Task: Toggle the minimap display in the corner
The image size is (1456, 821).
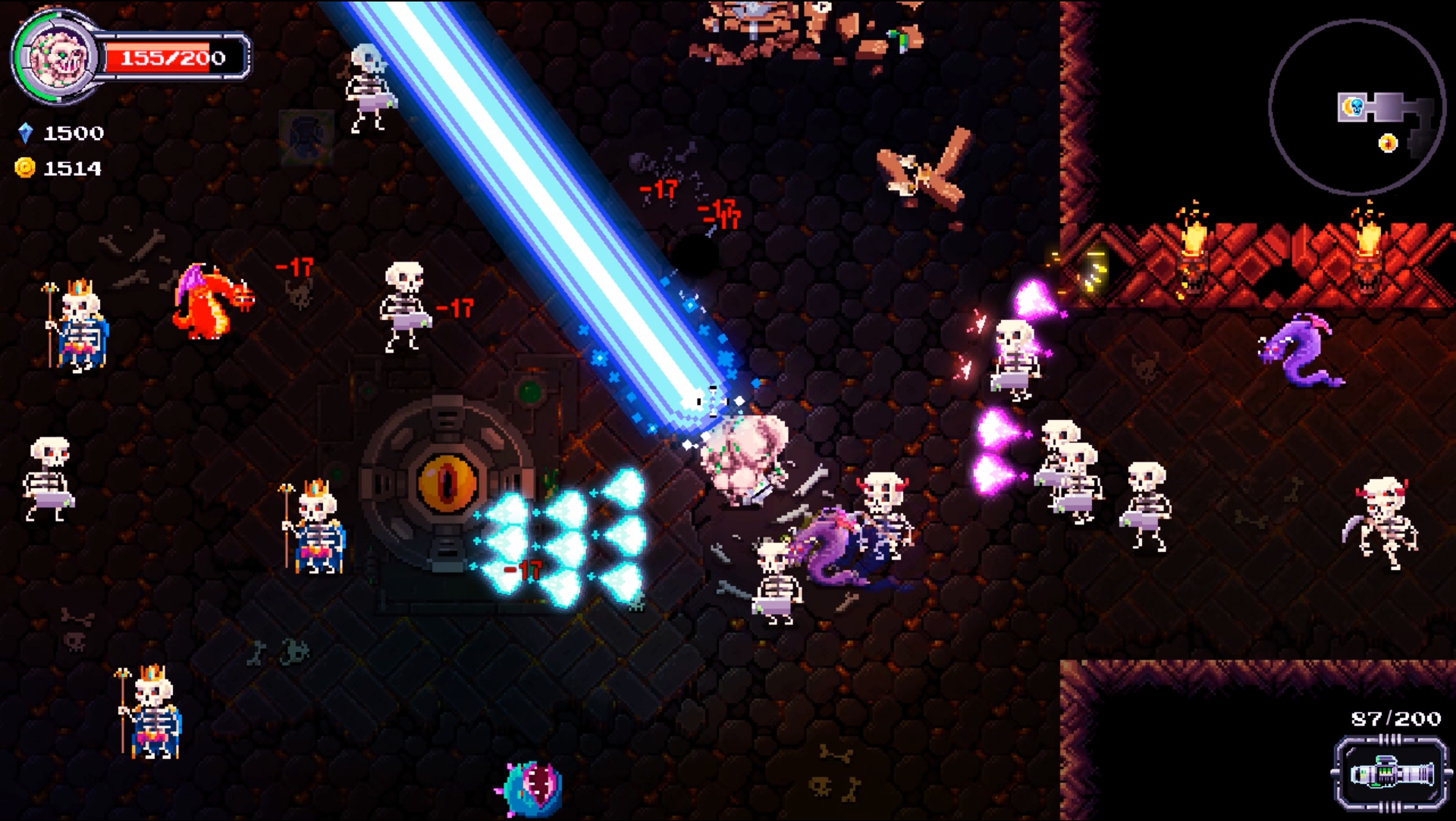Action: pyautogui.click(x=1357, y=106)
